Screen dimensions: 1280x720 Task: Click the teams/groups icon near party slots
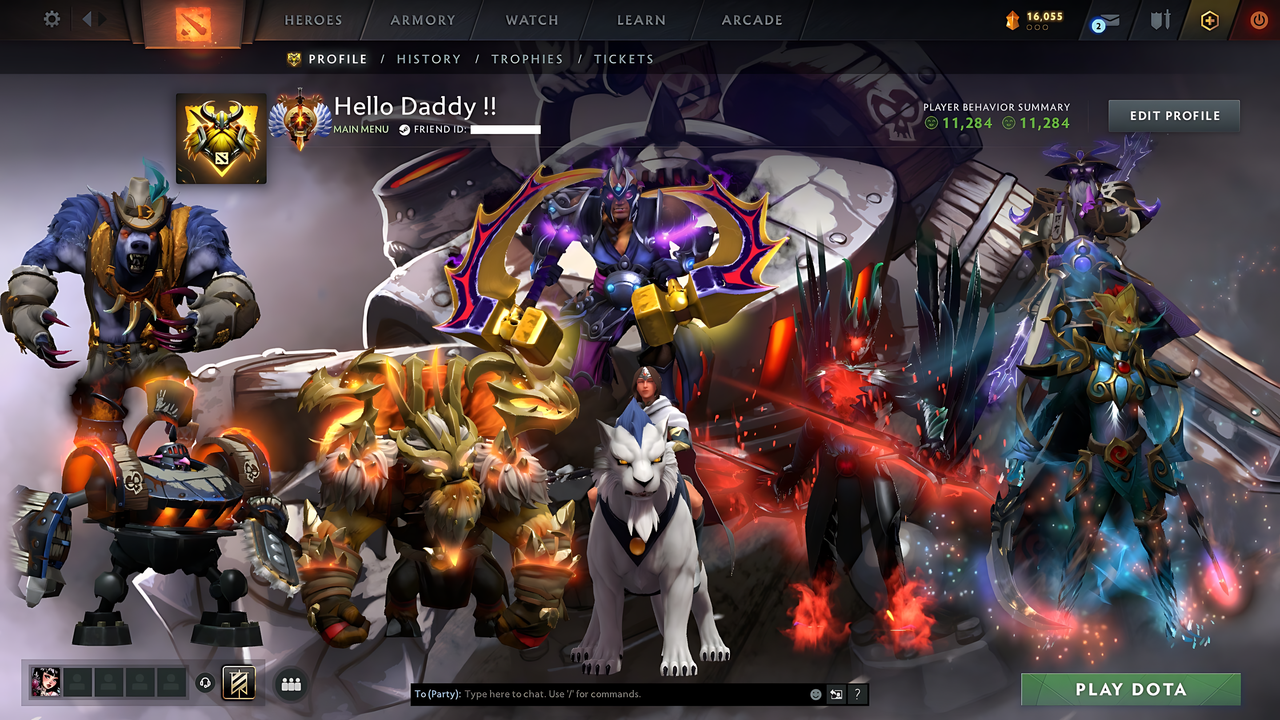pyautogui.click(x=289, y=682)
